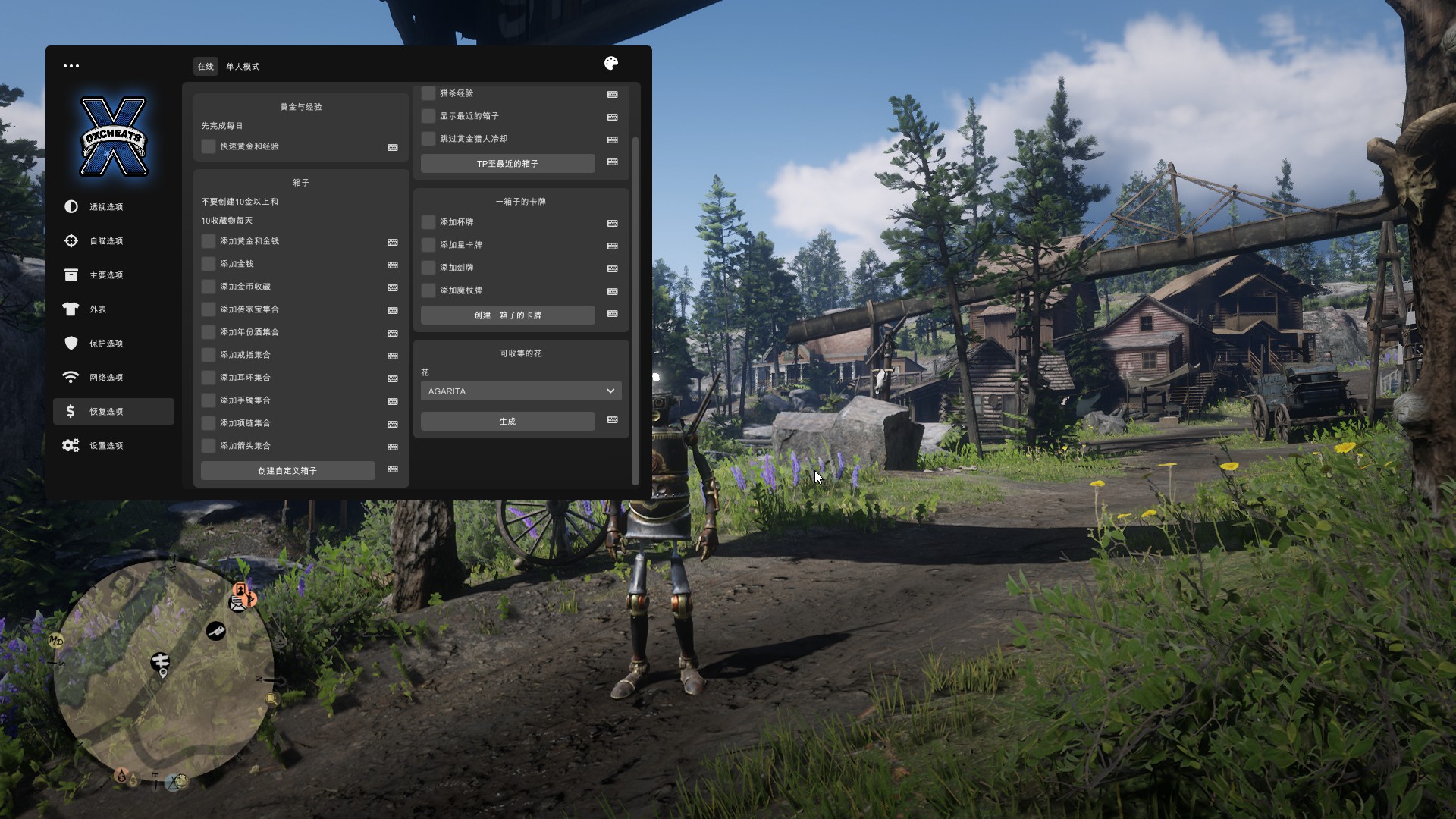The height and width of the screenshot is (819, 1456).
Task: Click the three-dot menu icon
Action: pos(71,66)
